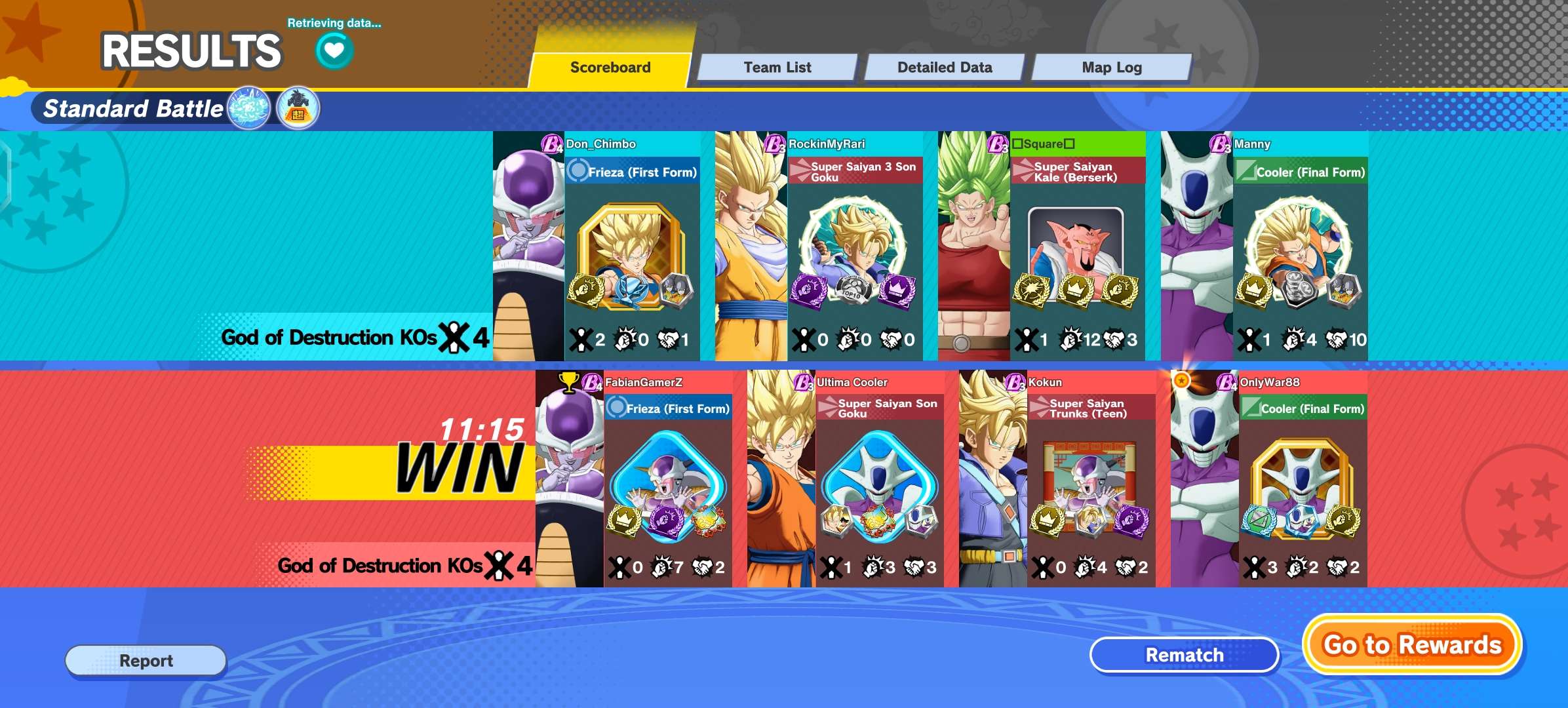Request a Rematch
The width and height of the screenshot is (1568, 708).
coord(1184,655)
